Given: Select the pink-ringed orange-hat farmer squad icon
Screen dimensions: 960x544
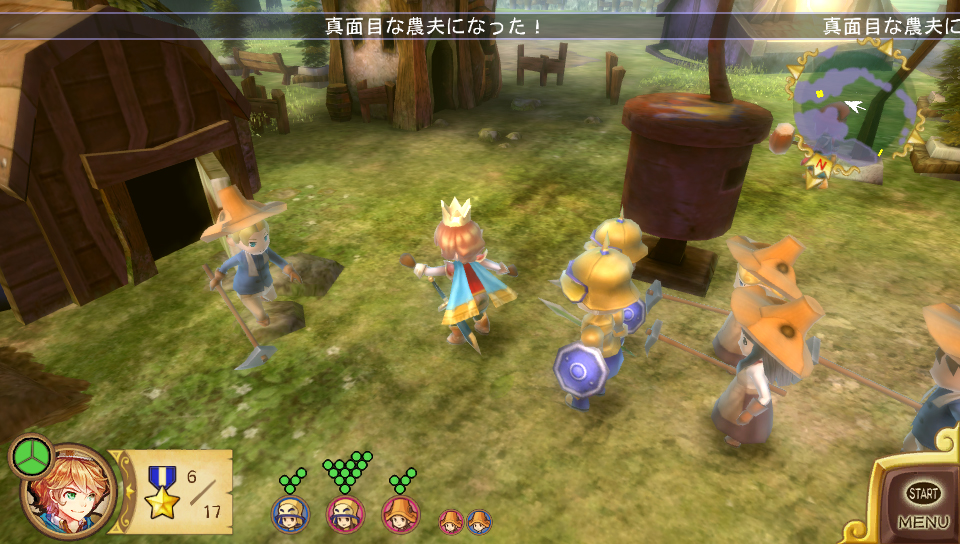Looking at the screenshot, I should pos(401,514).
